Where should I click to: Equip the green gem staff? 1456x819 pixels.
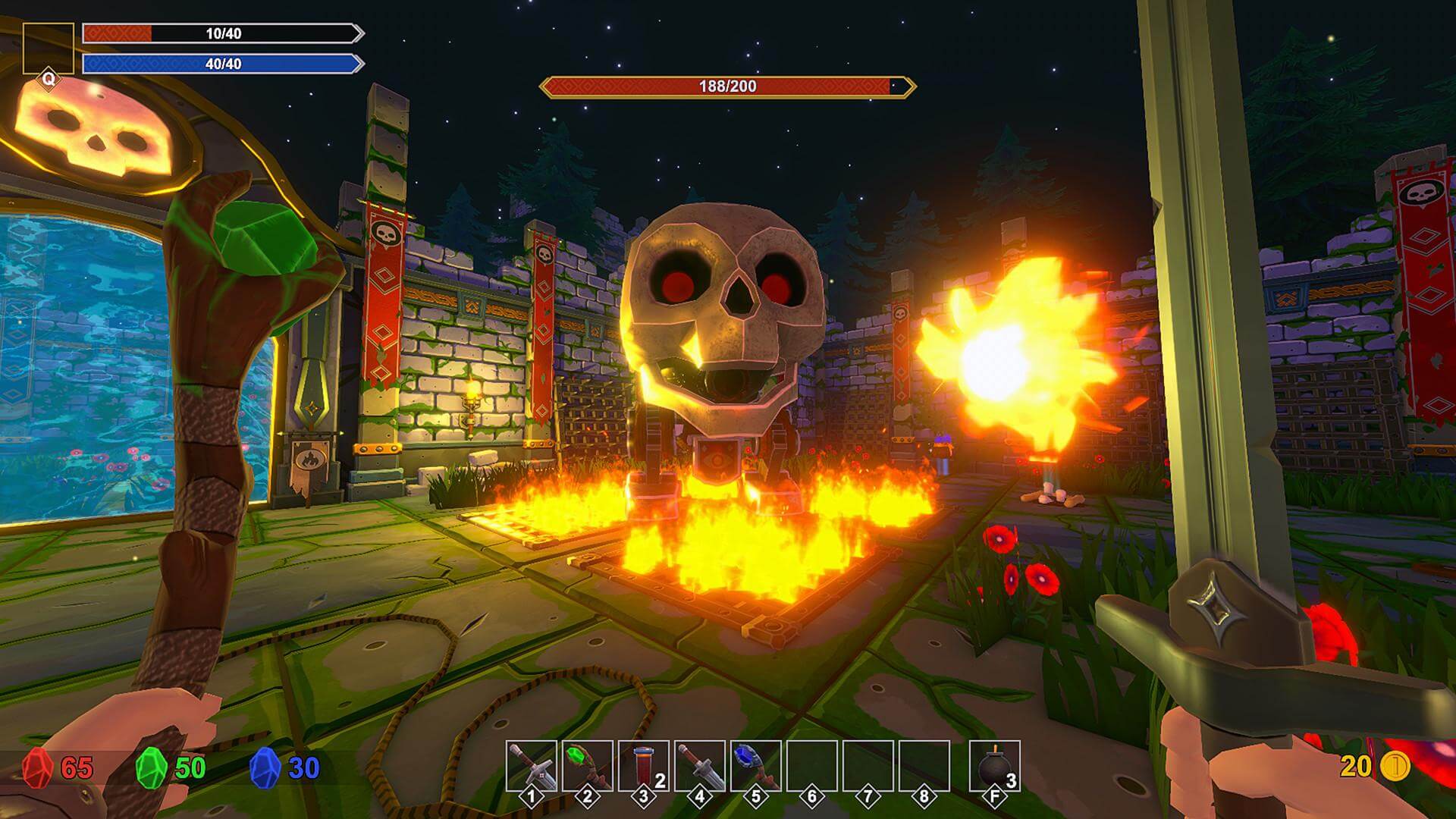(x=587, y=766)
